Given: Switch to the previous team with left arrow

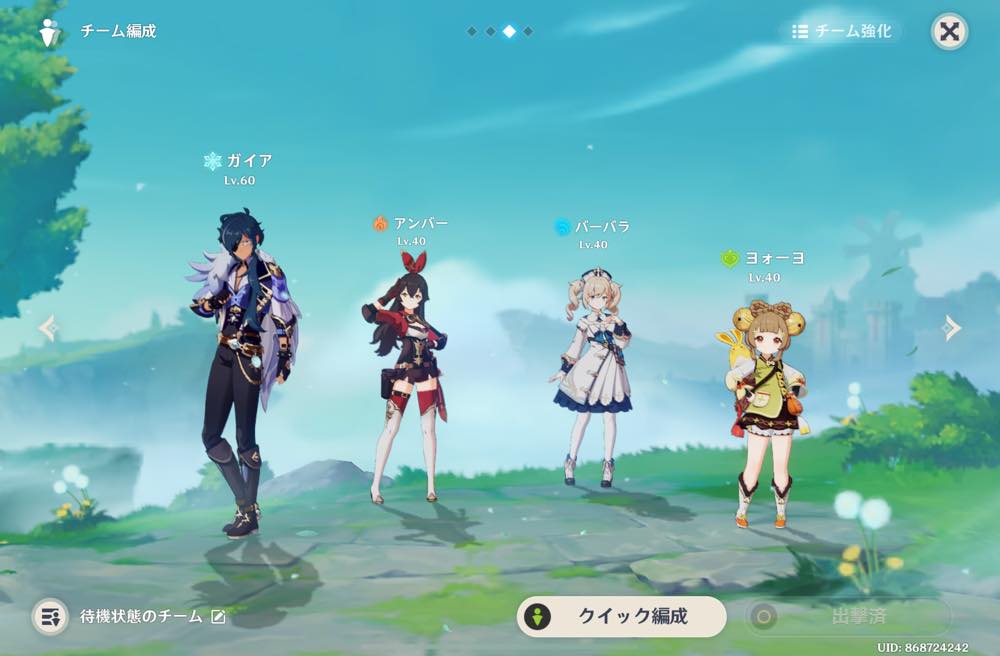Looking at the screenshot, I should tap(47, 328).
